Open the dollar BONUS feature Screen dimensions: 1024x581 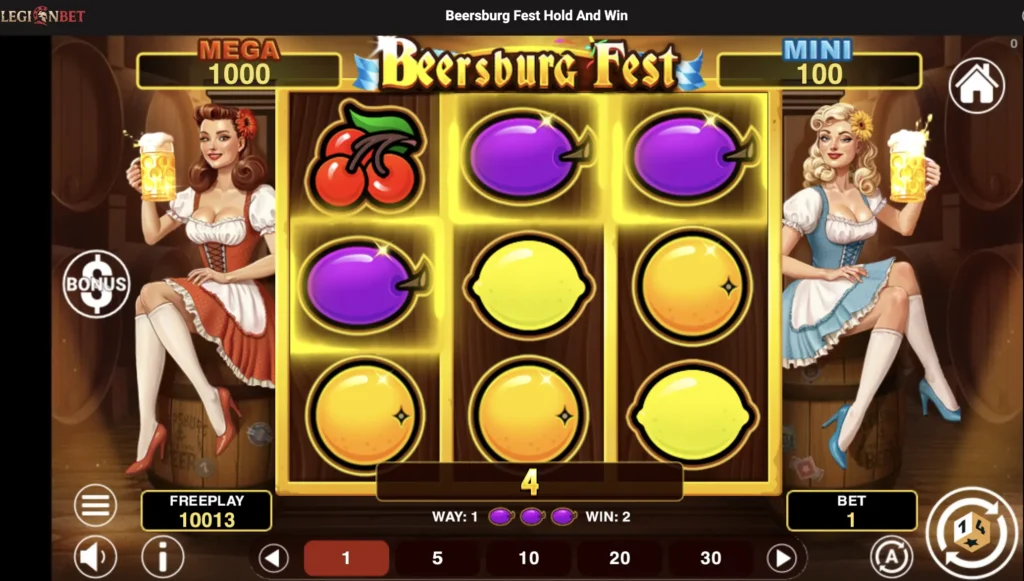click(x=96, y=284)
